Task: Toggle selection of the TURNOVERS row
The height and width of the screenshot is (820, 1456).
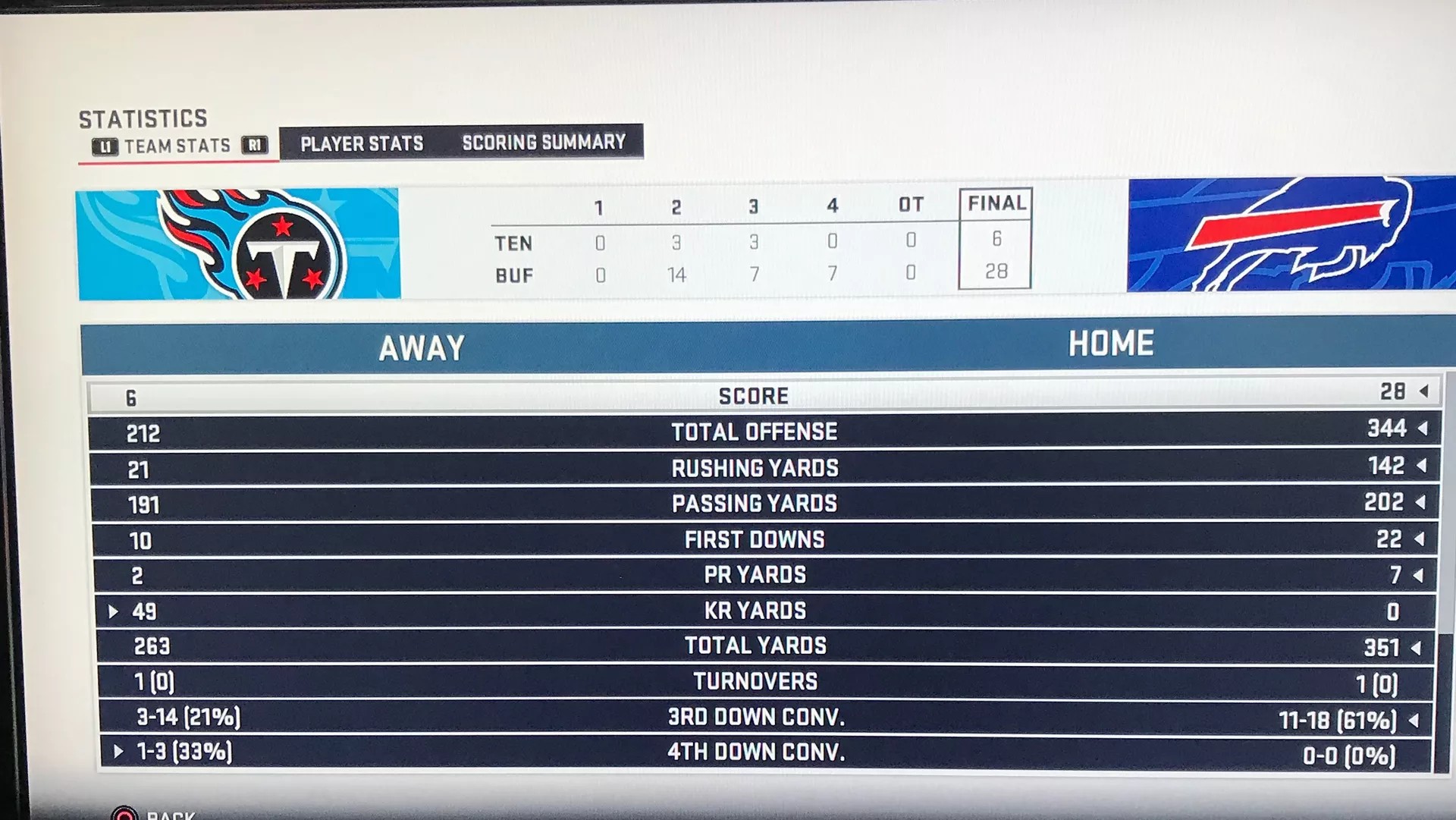Action: [x=755, y=680]
